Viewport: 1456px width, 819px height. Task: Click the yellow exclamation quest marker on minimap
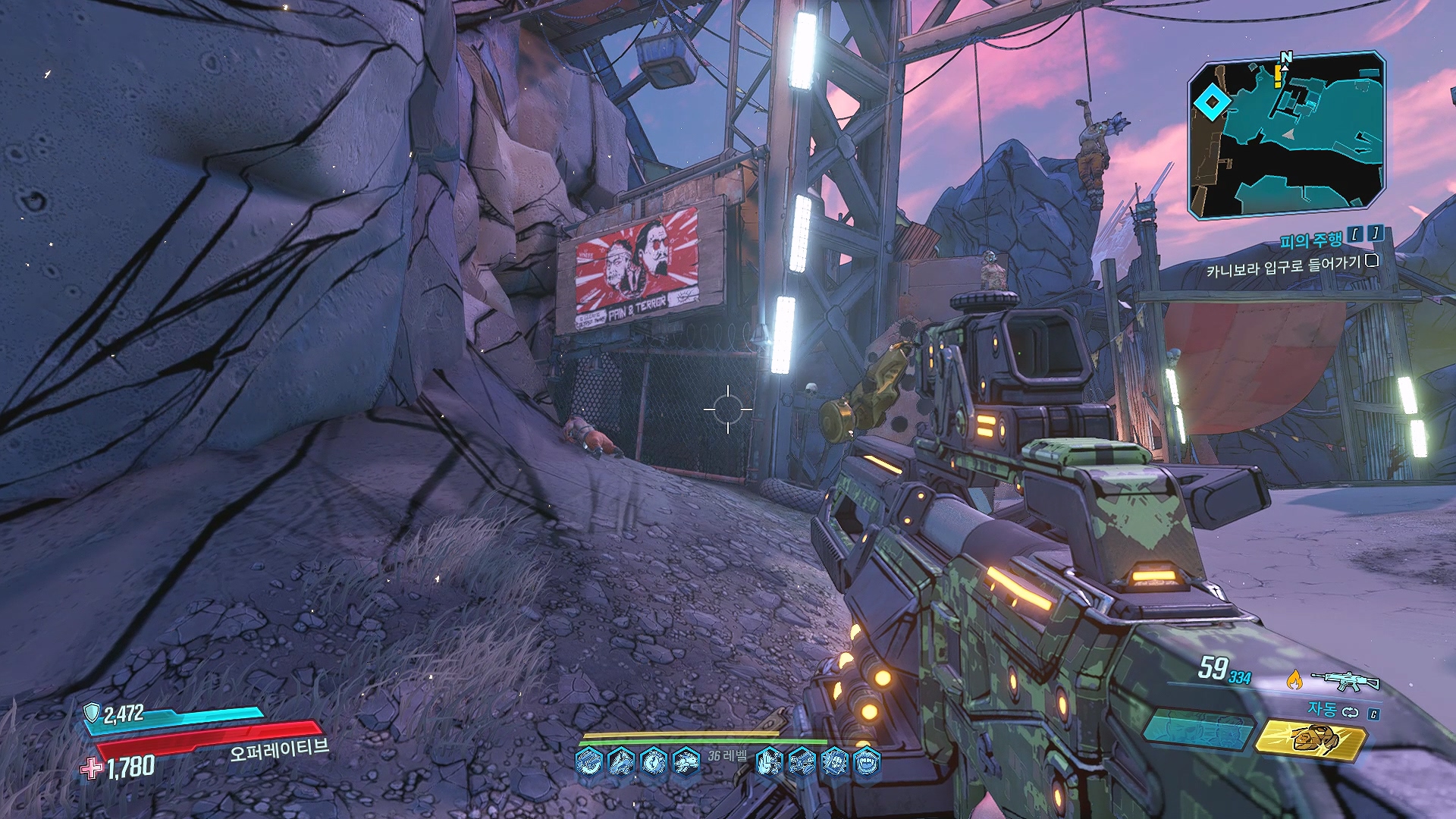click(x=1279, y=76)
